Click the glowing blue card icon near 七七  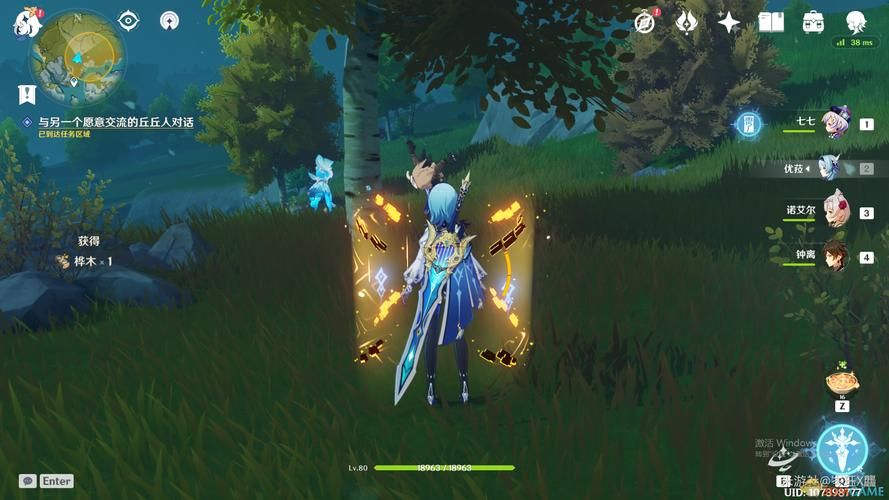[748, 124]
